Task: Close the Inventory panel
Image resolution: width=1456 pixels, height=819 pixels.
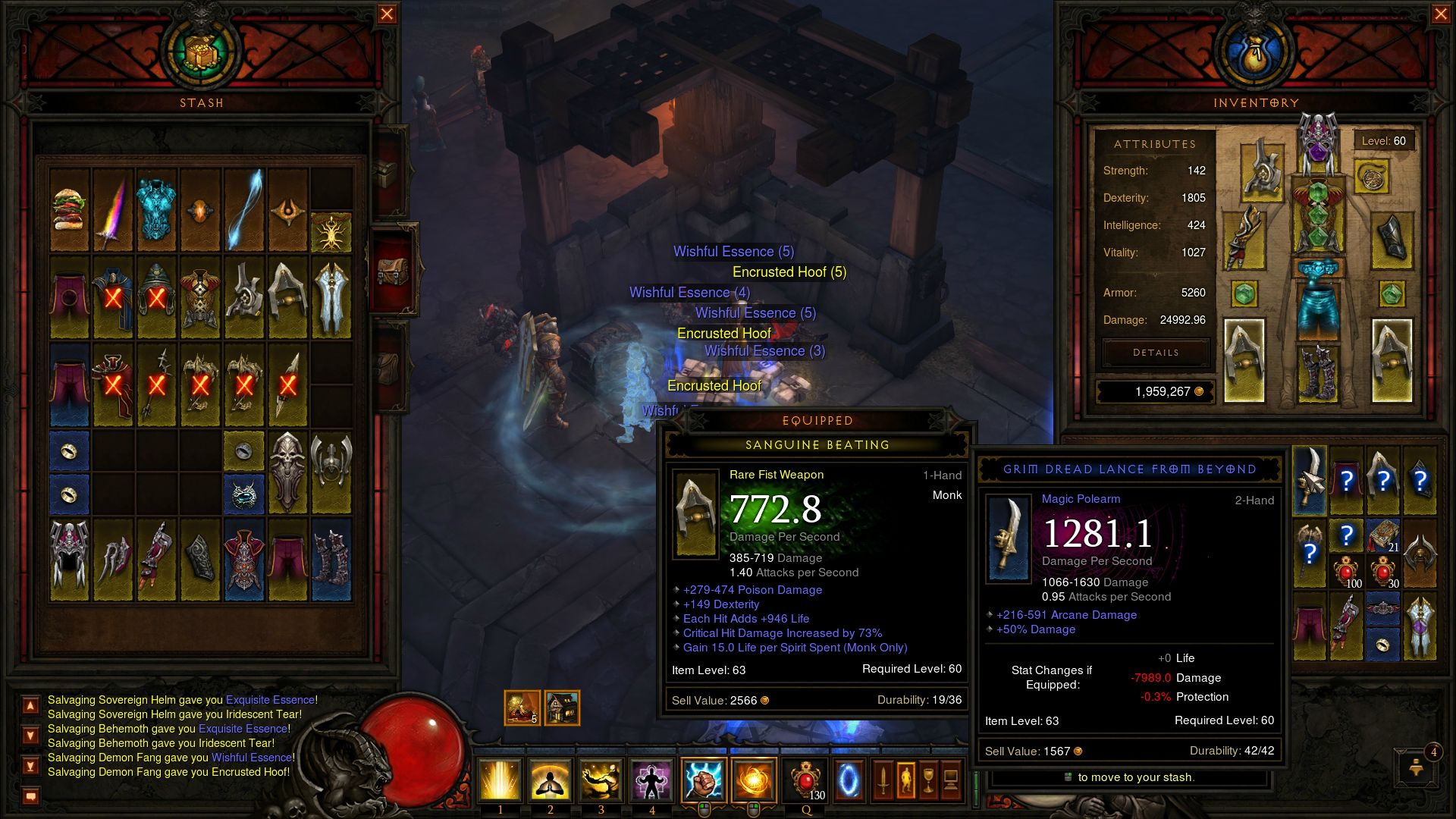Action: pyautogui.click(x=1441, y=14)
